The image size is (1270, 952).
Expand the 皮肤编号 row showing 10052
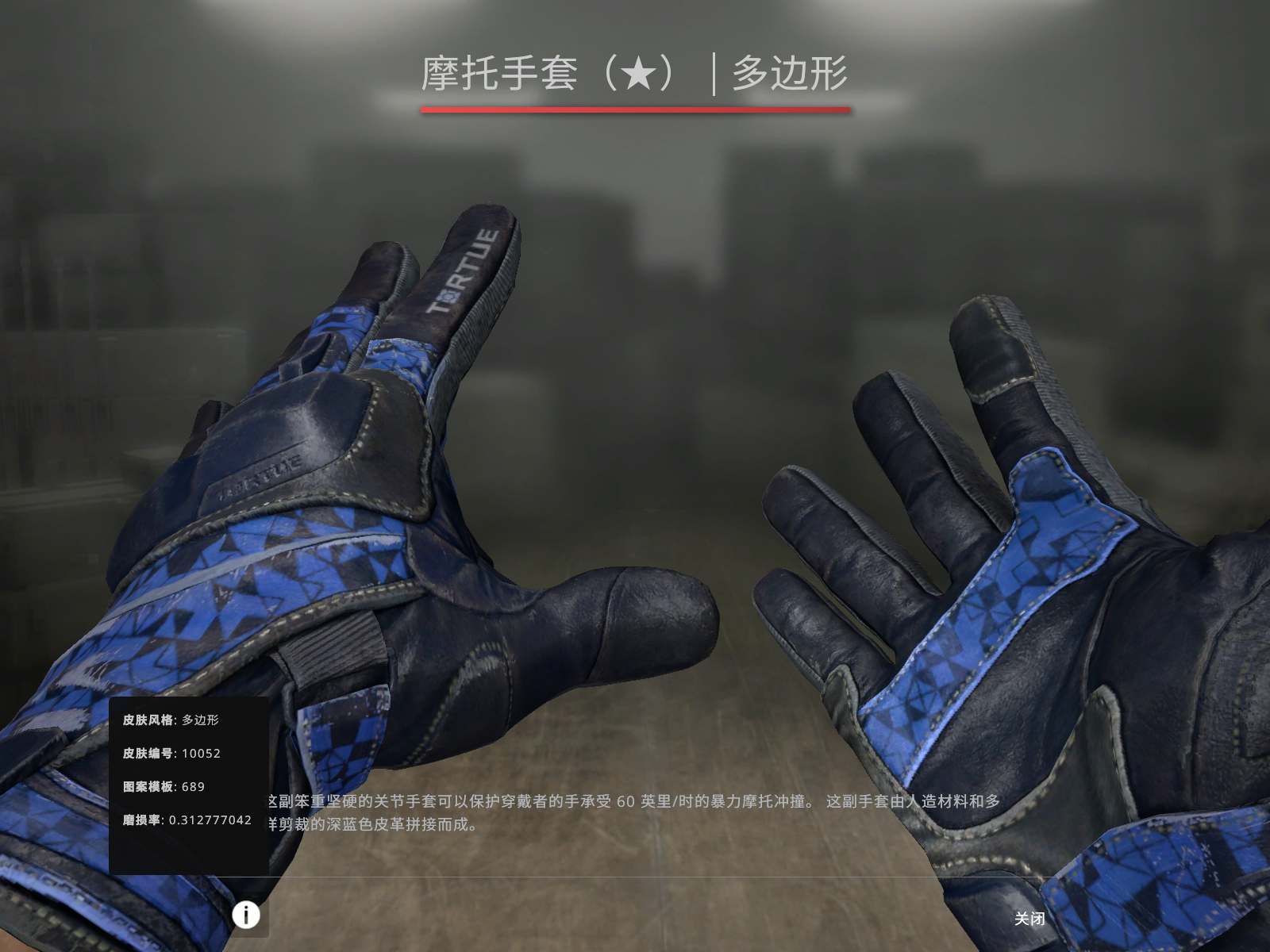pos(174,754)
